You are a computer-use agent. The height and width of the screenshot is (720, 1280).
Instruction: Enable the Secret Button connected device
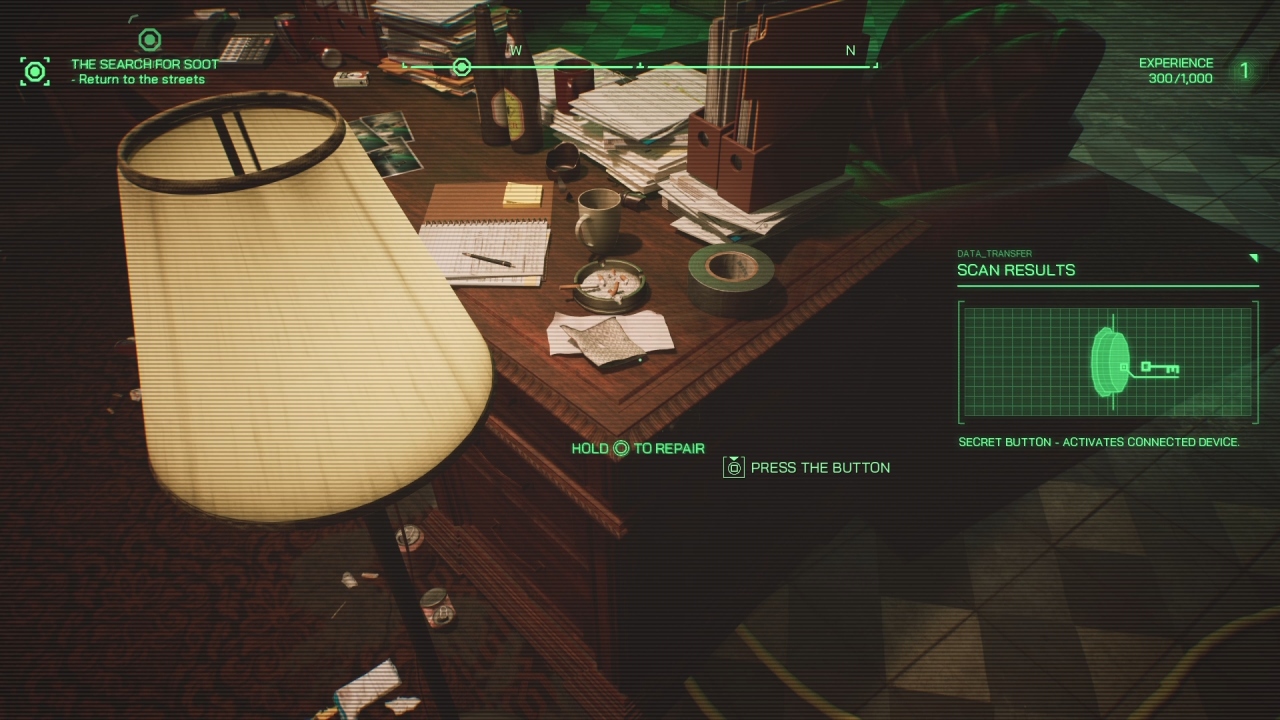(1102, 441)
